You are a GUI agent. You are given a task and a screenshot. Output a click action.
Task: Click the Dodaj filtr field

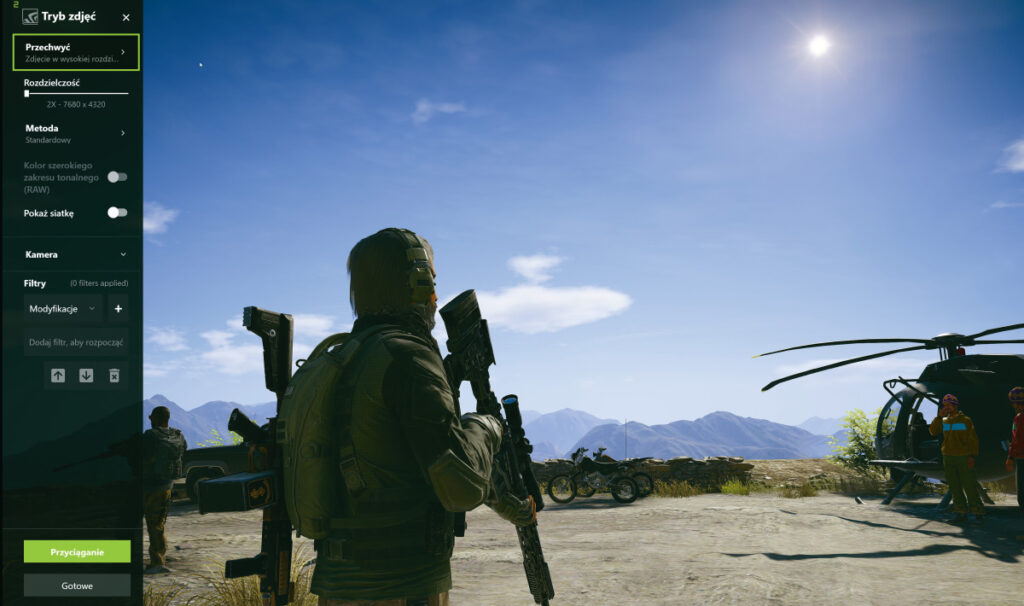(76, 342)
